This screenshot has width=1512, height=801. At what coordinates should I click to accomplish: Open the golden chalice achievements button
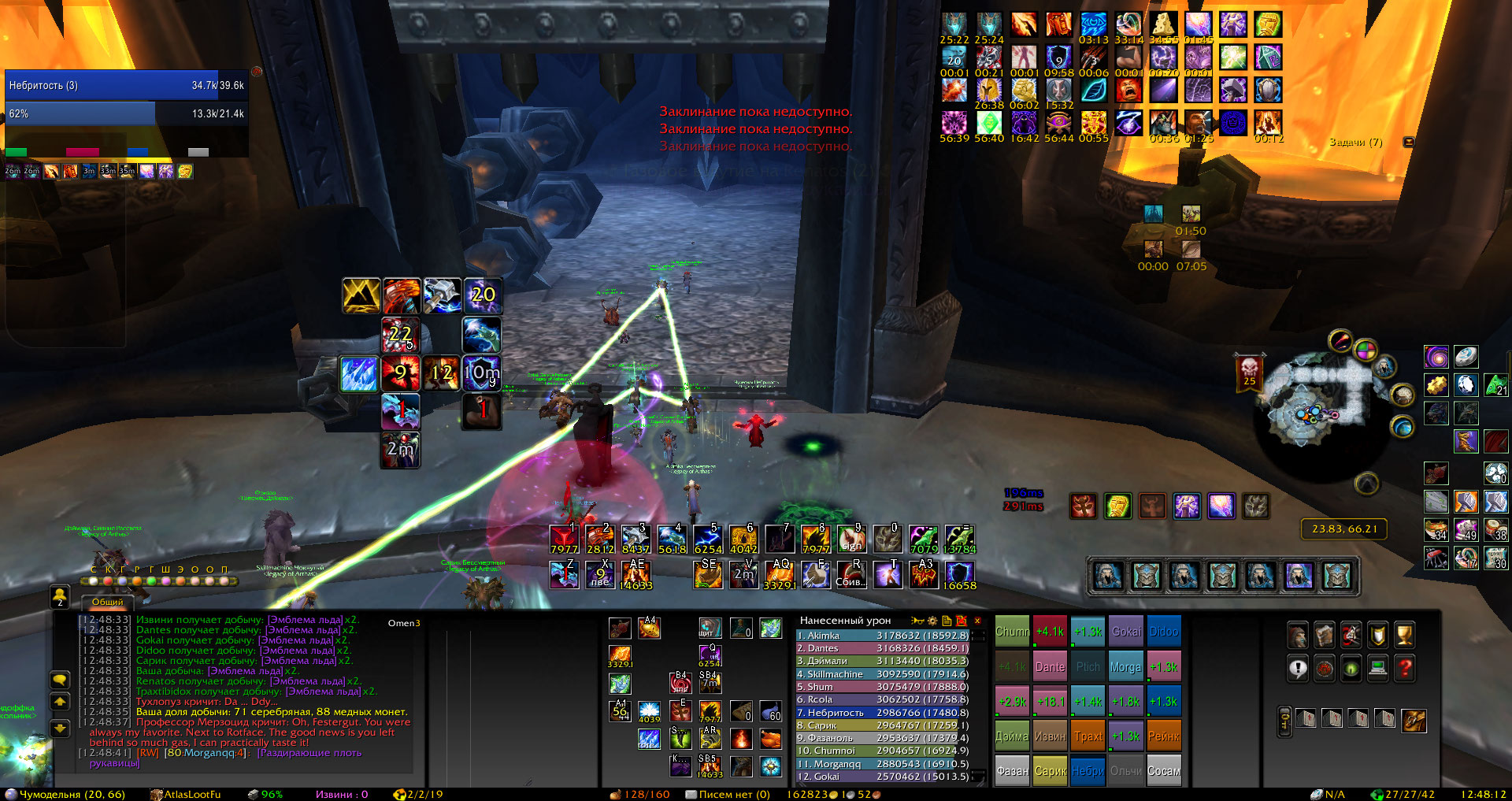tap(1405, 635)
